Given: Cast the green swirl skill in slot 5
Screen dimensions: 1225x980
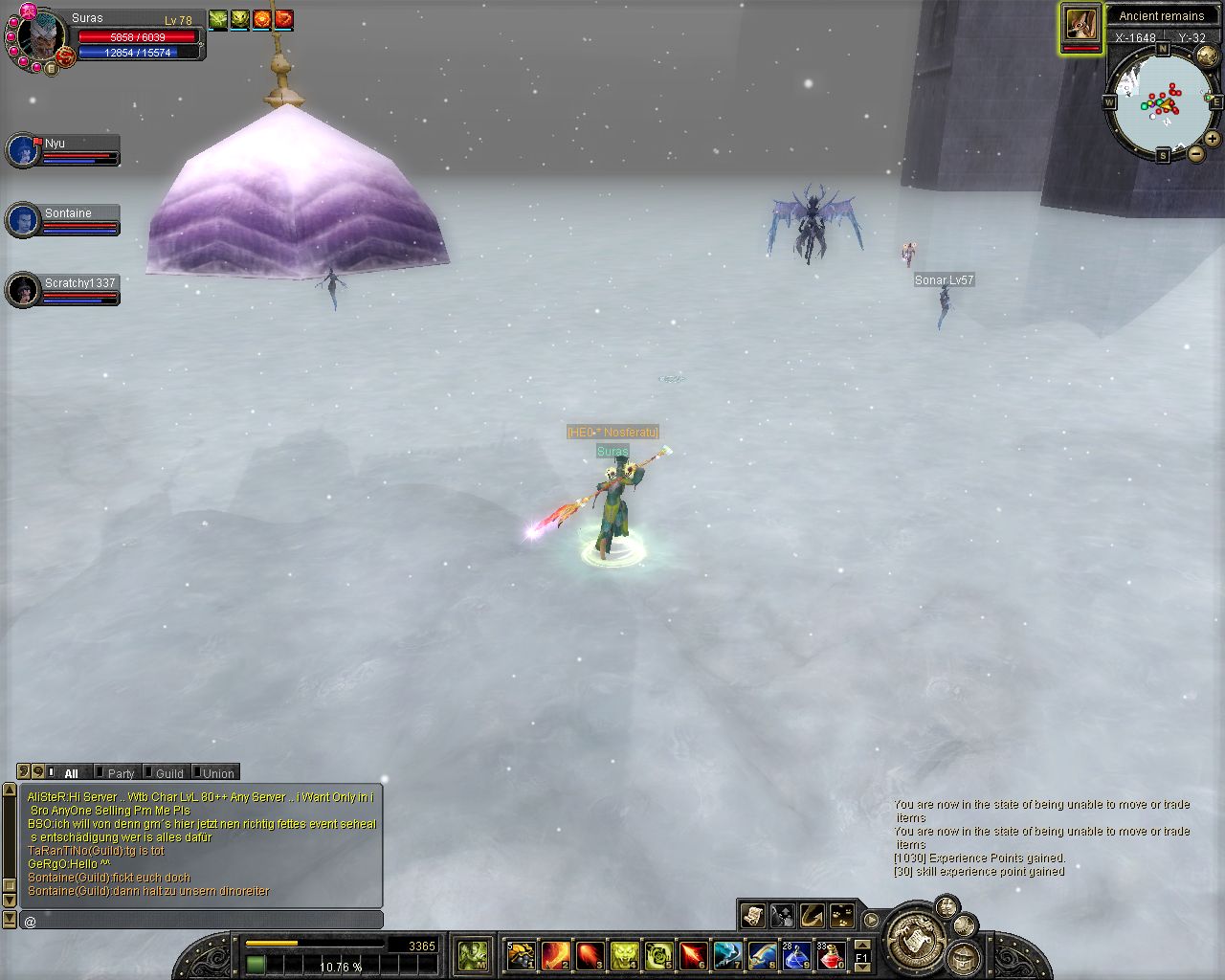Looking at the screenshot, I should click(658, 955).
